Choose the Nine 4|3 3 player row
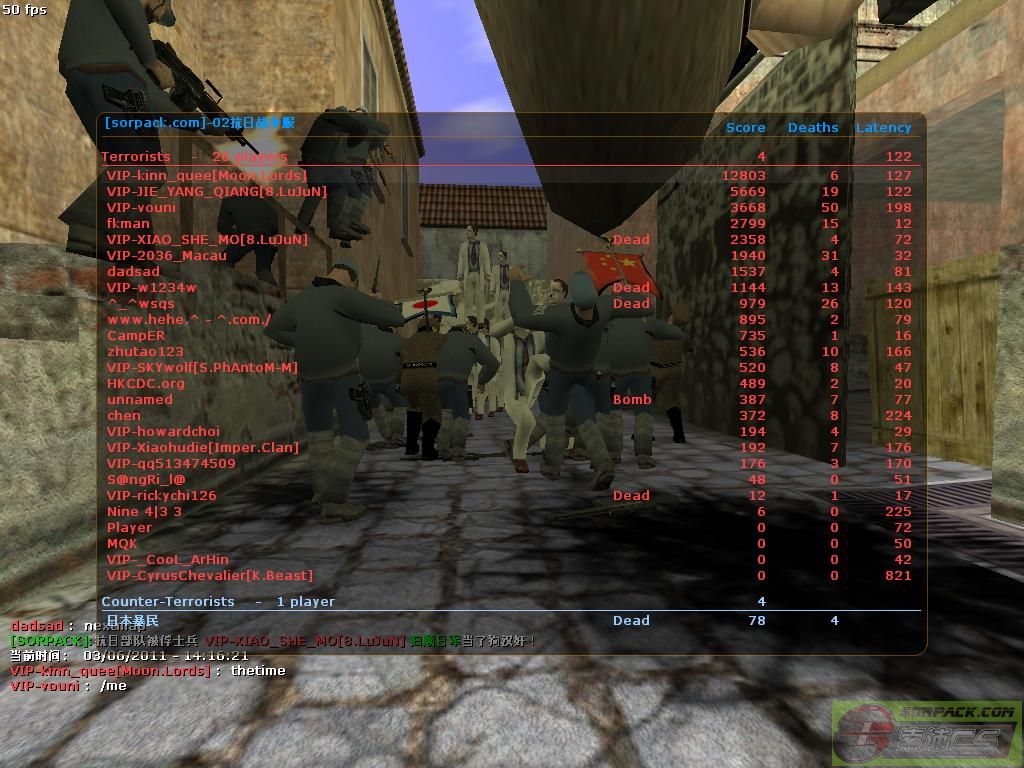The height and width of the screenshot is (768, 1024). click(144, 512)
